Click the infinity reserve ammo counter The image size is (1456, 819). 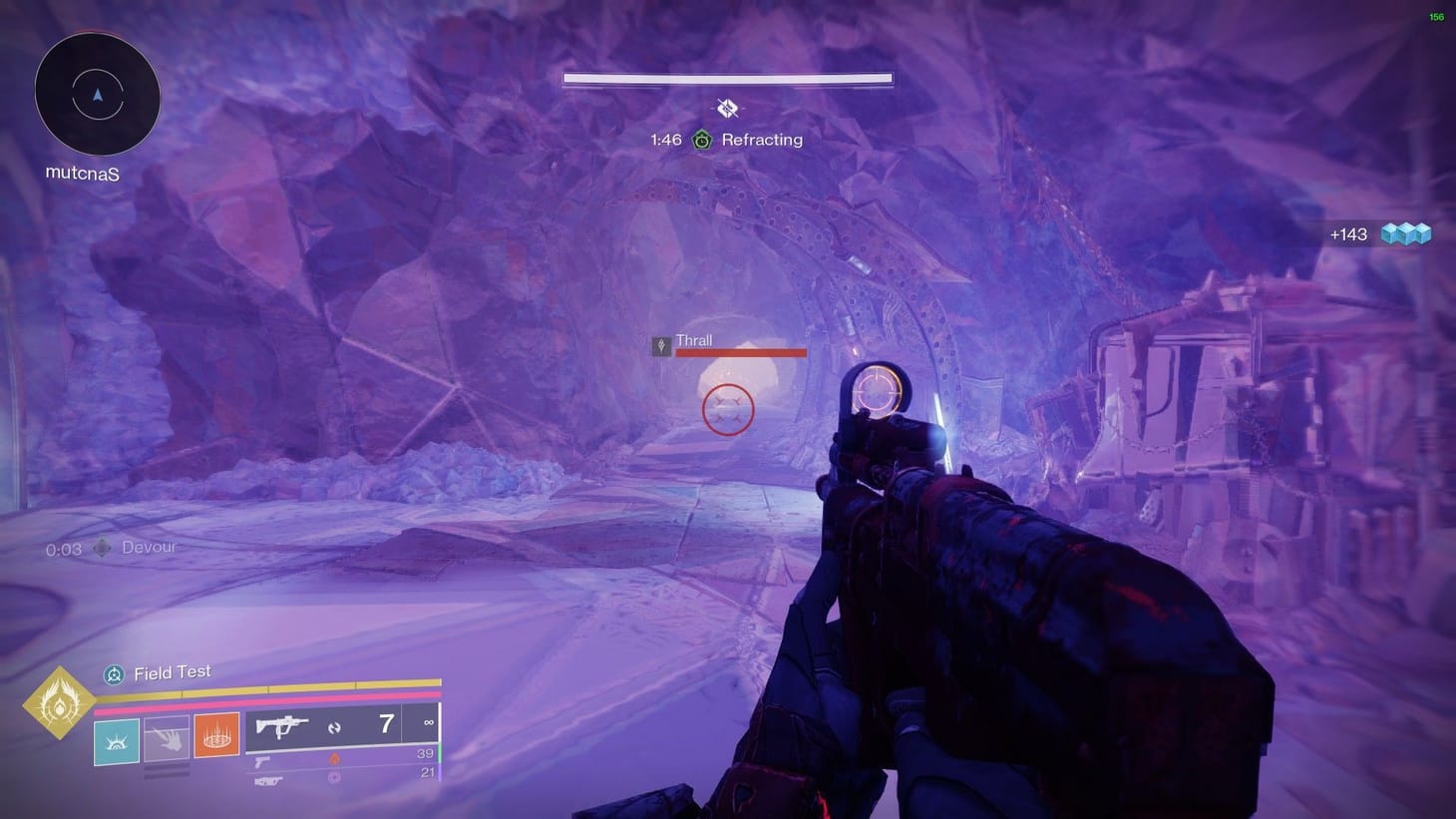(429, 723)
